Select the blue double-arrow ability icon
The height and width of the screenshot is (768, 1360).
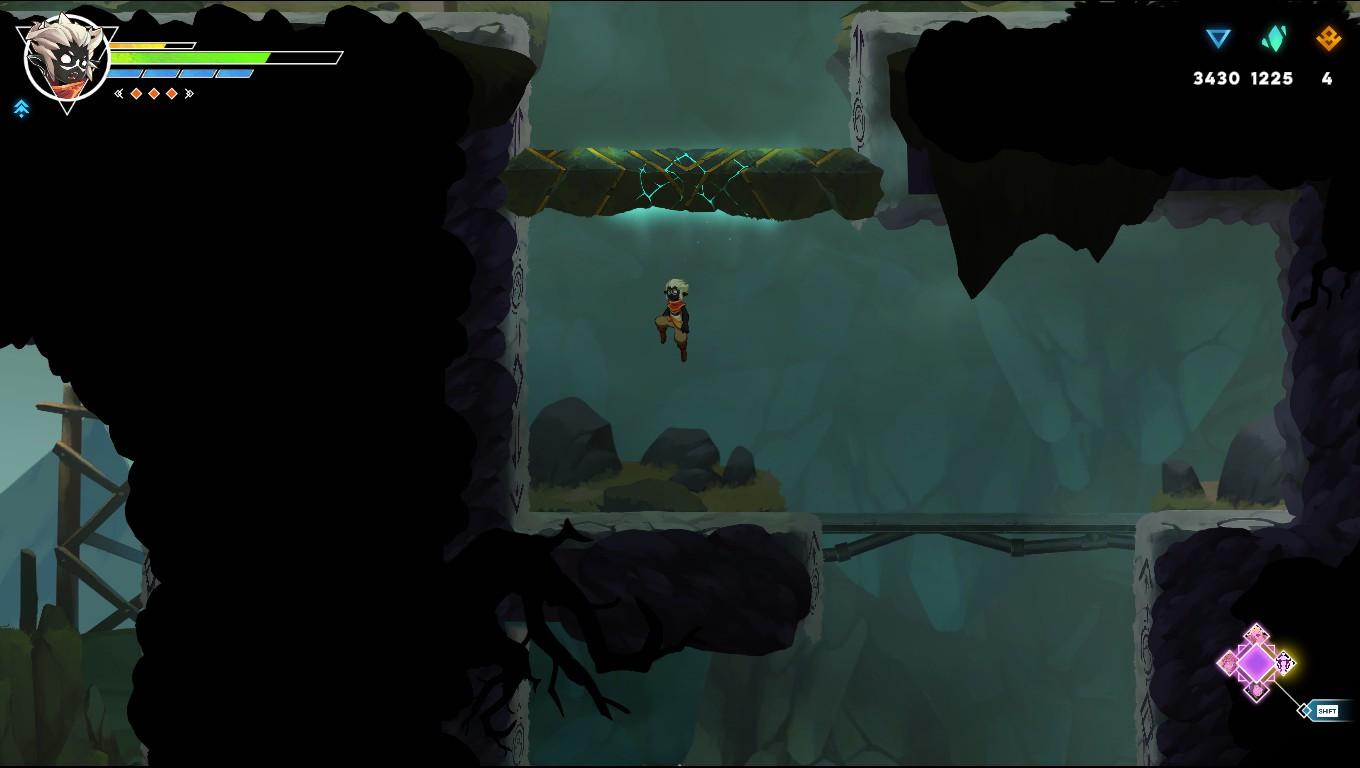coord(22,109)
